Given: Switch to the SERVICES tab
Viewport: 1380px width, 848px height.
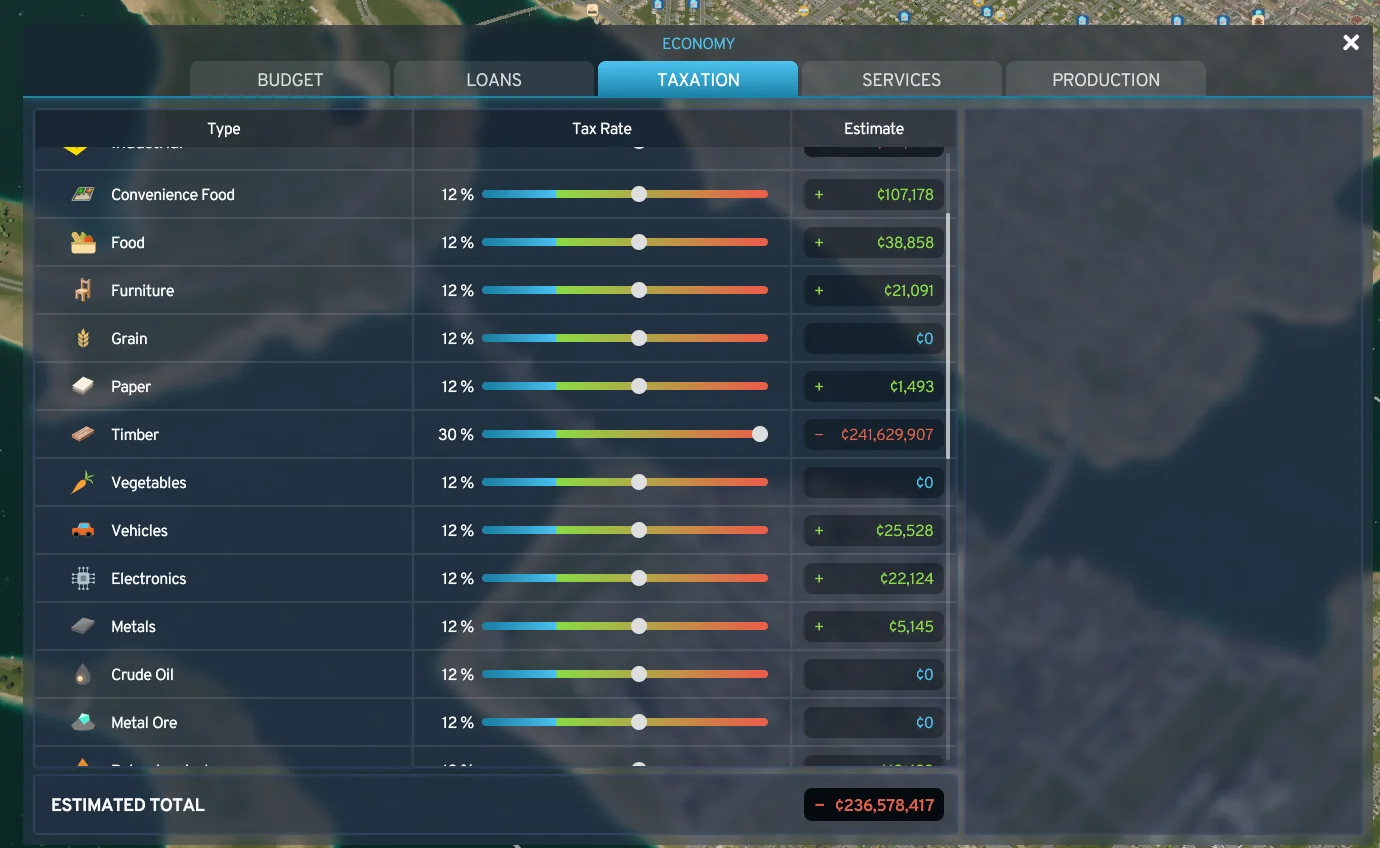Looking at the screenshot, I should [900, 79].
